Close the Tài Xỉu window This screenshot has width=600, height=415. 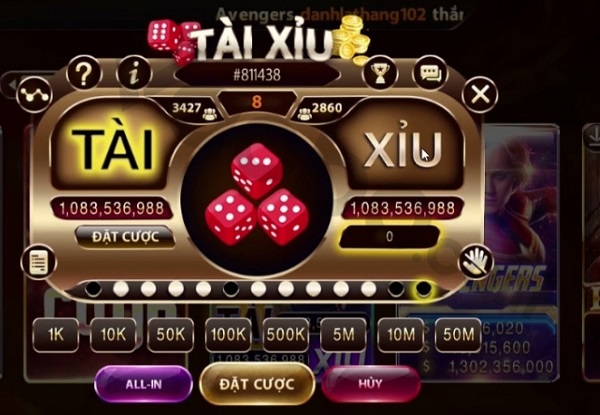pyautogui.click(x=481, y=94)
